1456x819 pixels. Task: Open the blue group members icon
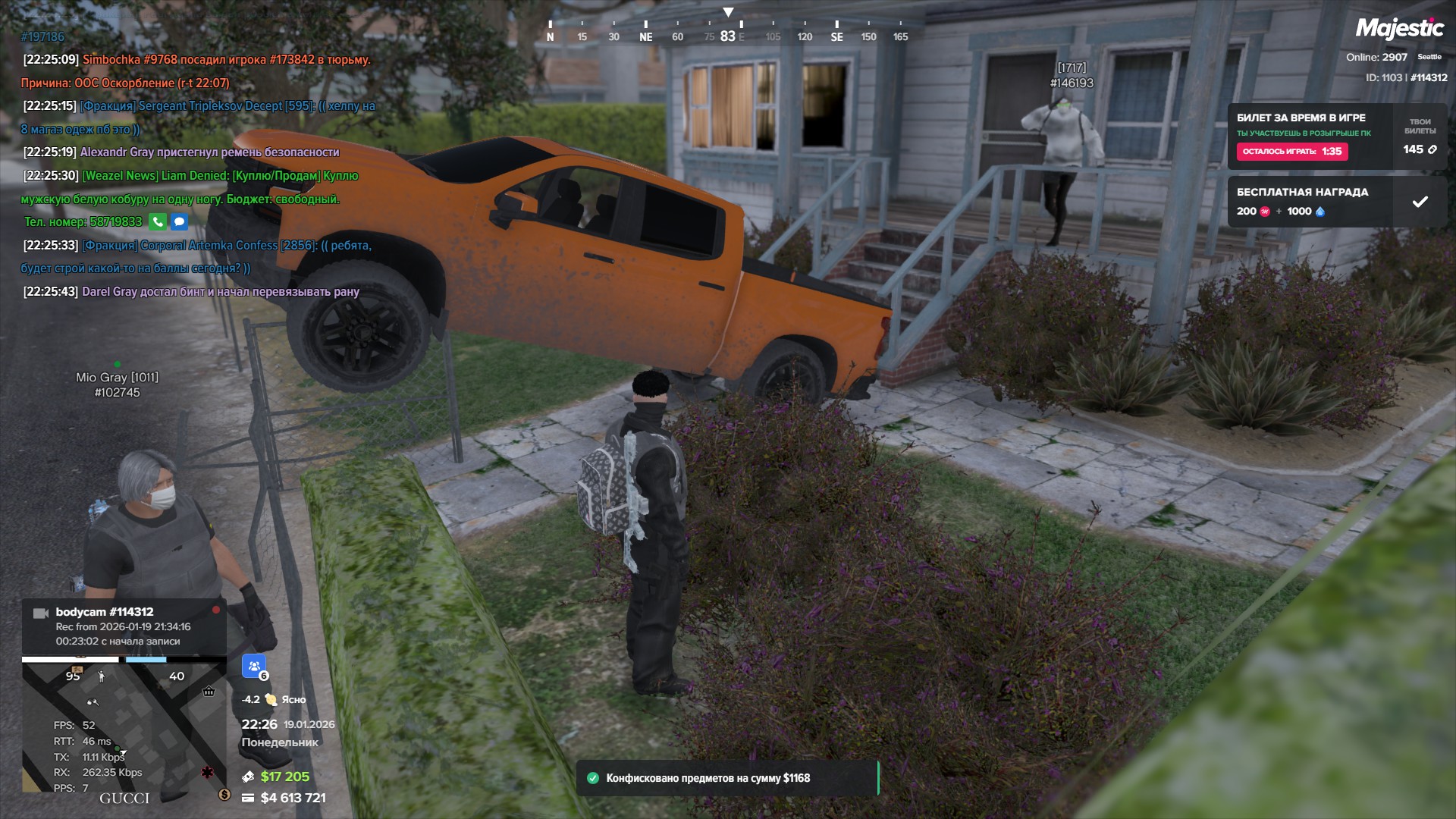coord(254,666)
